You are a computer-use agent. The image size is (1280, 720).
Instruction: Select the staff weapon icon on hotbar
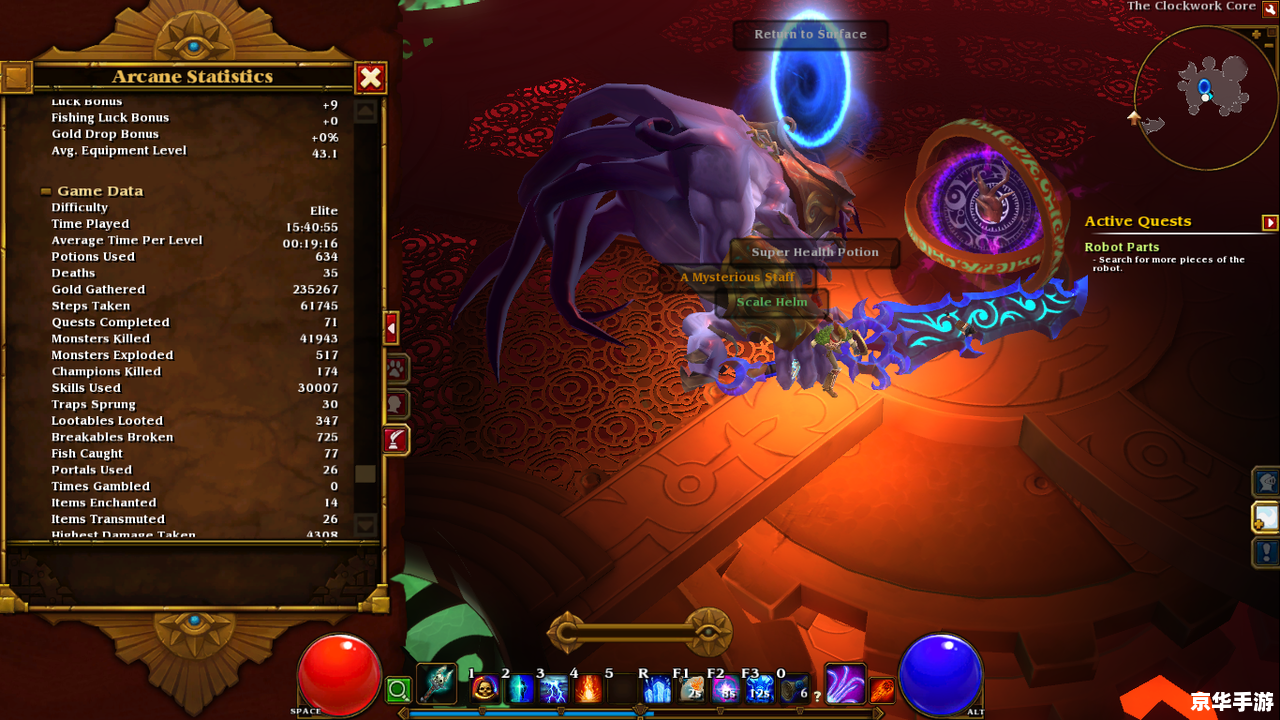pos(436,684)
